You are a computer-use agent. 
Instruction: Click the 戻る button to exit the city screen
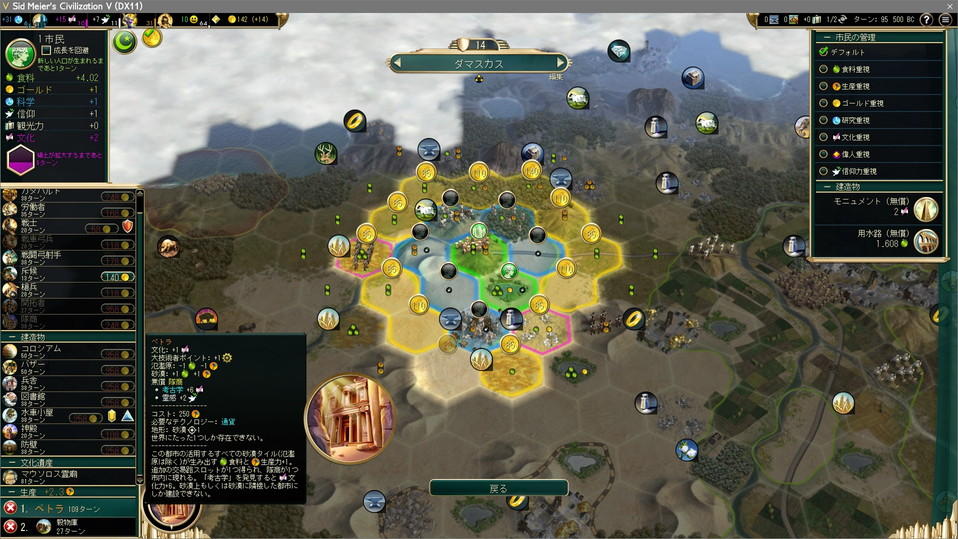click(x=498, y=488)
